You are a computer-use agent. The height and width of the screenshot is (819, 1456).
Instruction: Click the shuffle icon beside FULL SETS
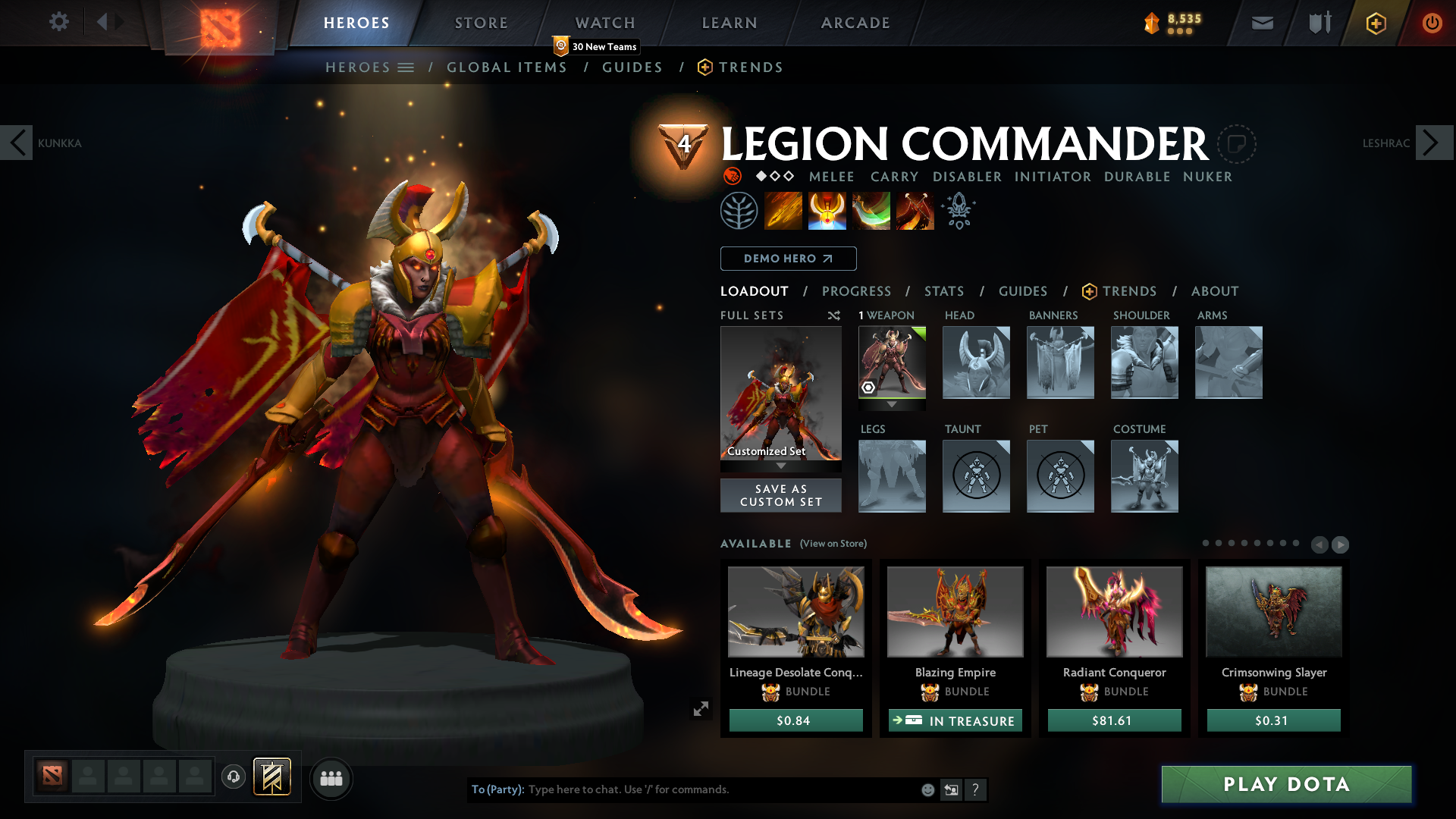(x=833, y=315)
